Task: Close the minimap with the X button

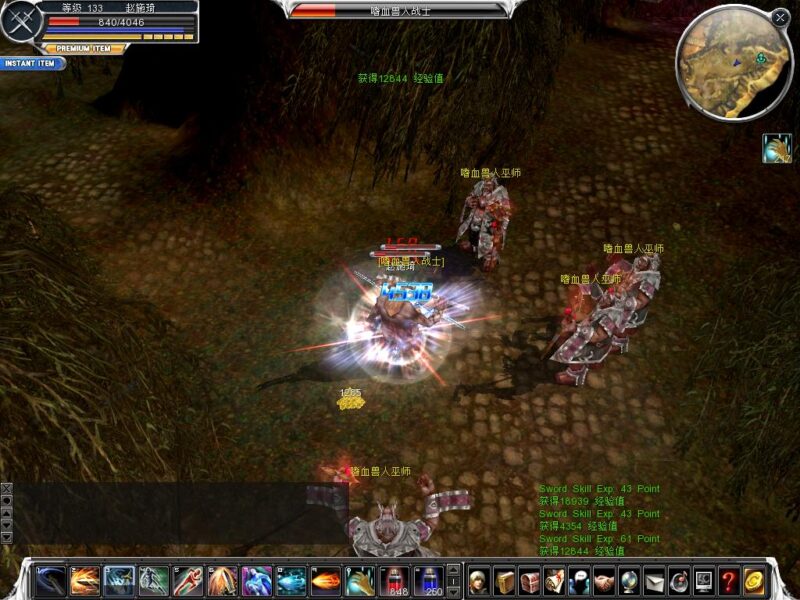Action: click(x=781, y=18)
